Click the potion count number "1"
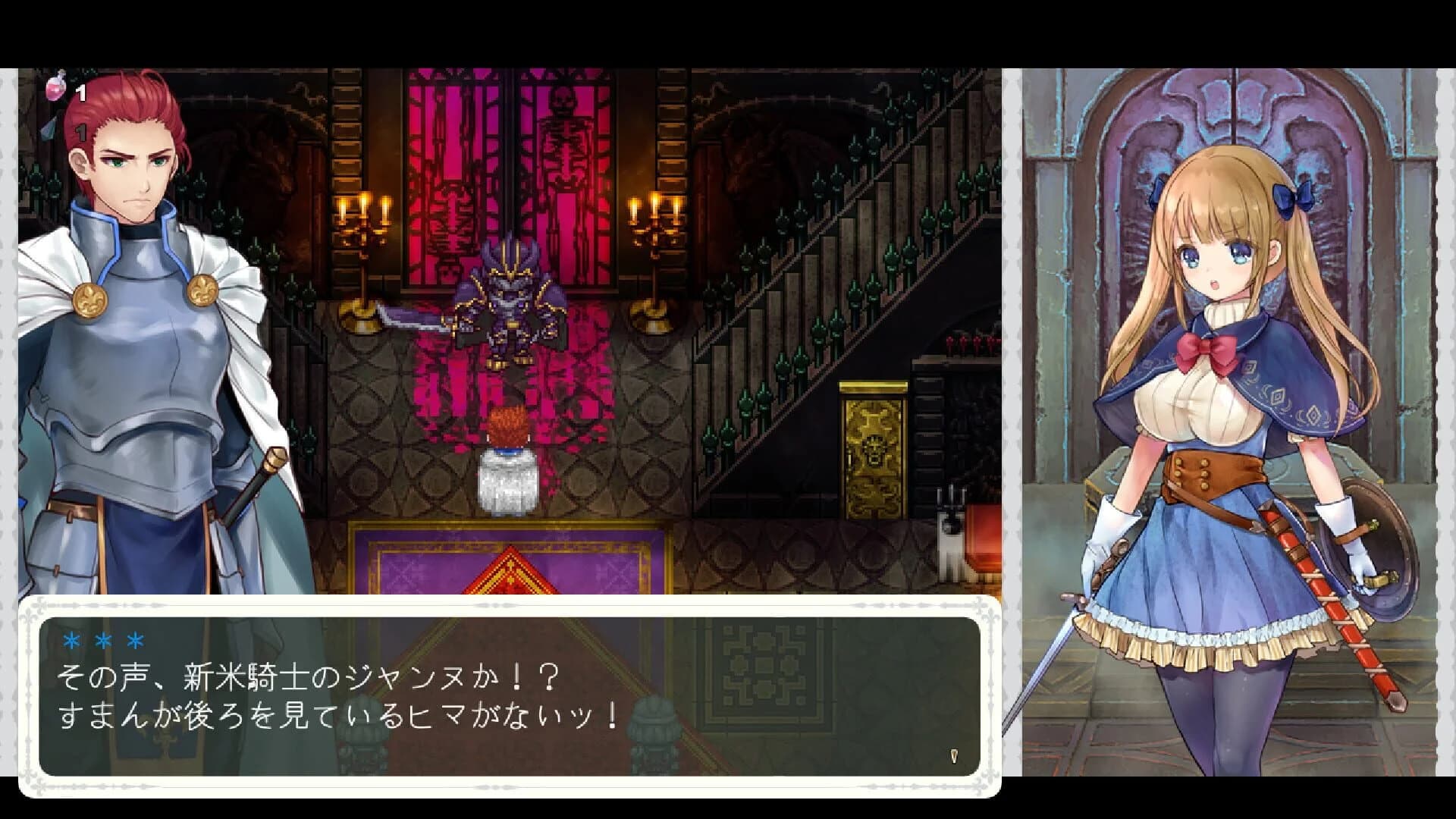1456x819 pixels. pos(80,91)
